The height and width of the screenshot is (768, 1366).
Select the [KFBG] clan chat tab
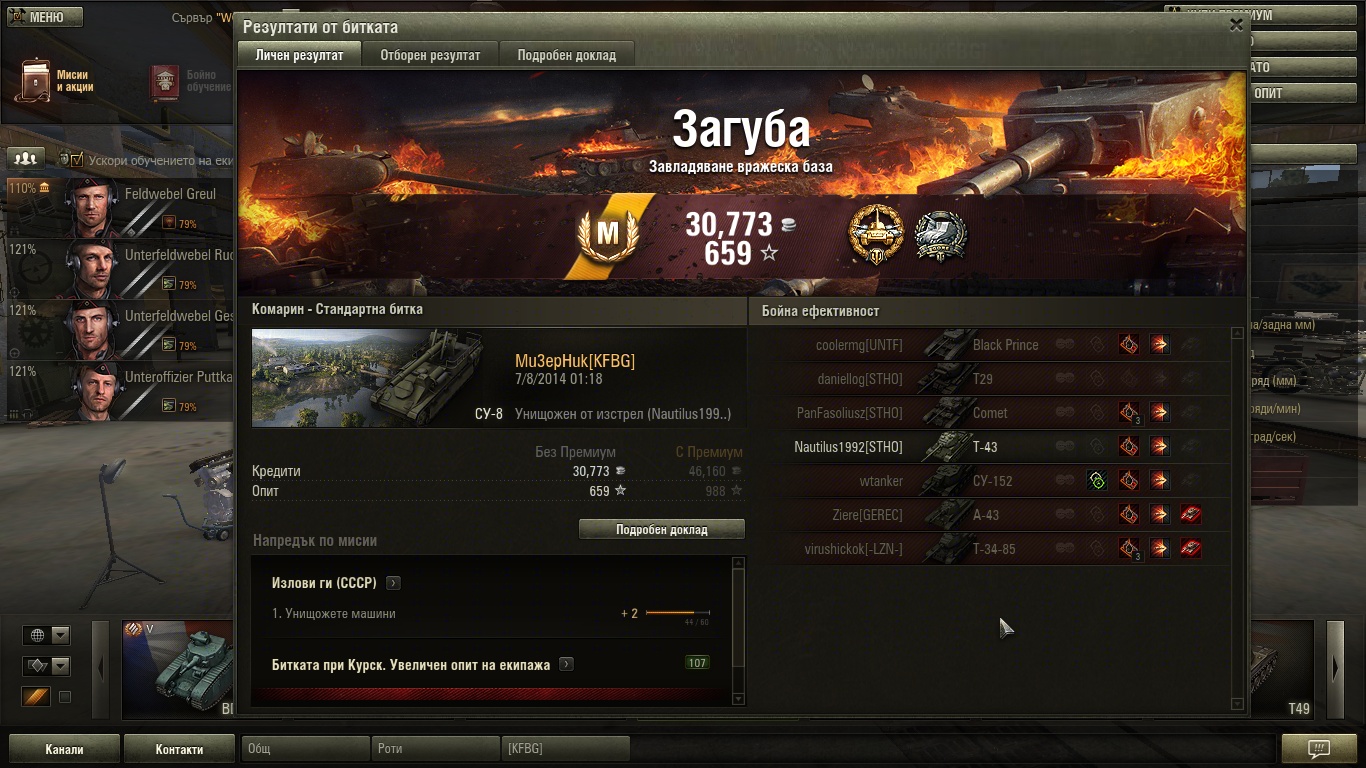tap(565, 749)
